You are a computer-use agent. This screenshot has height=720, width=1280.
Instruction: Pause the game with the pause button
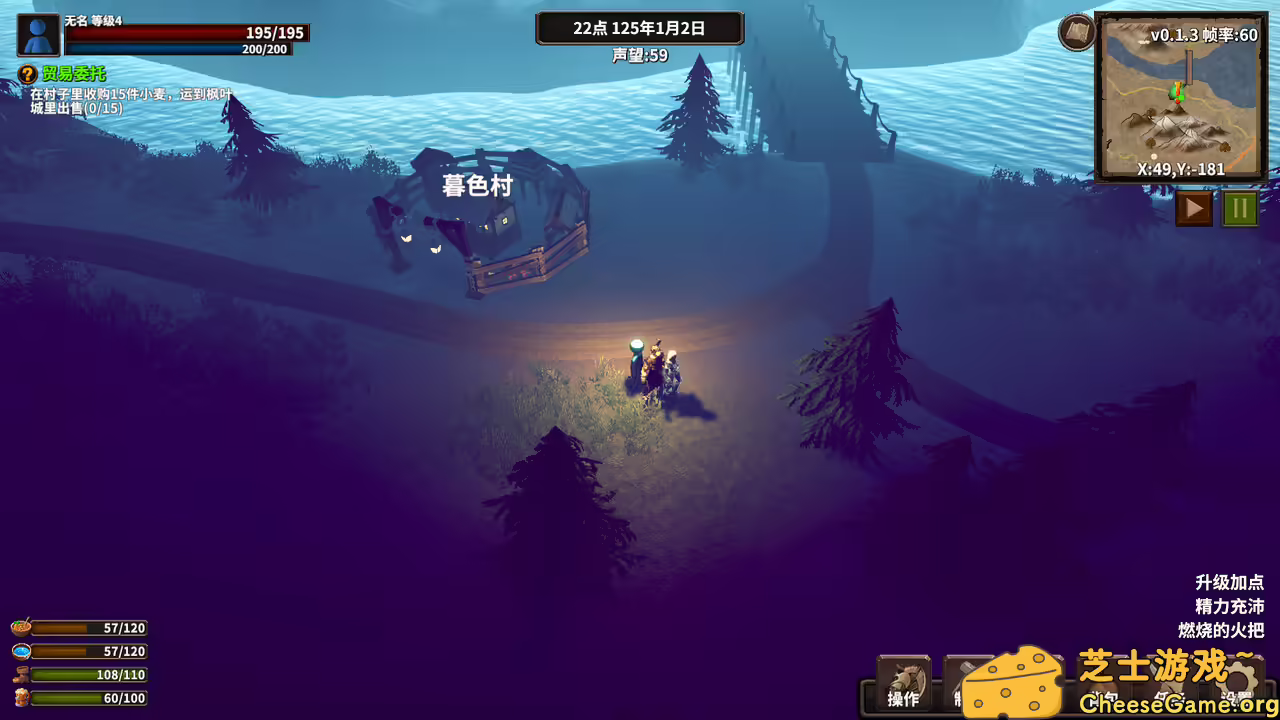pyautogui.click(x=1238, y=209)
